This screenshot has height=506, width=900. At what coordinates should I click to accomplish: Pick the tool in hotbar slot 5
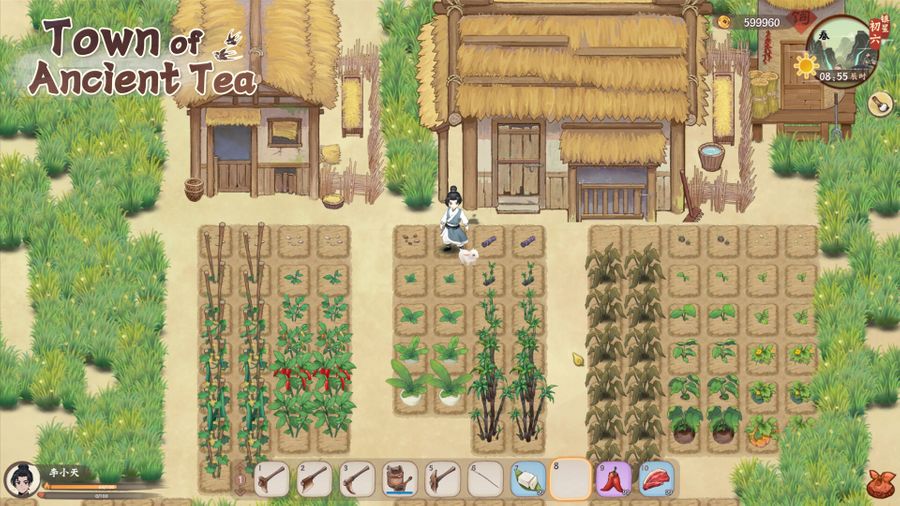click(x=443, y=479)
